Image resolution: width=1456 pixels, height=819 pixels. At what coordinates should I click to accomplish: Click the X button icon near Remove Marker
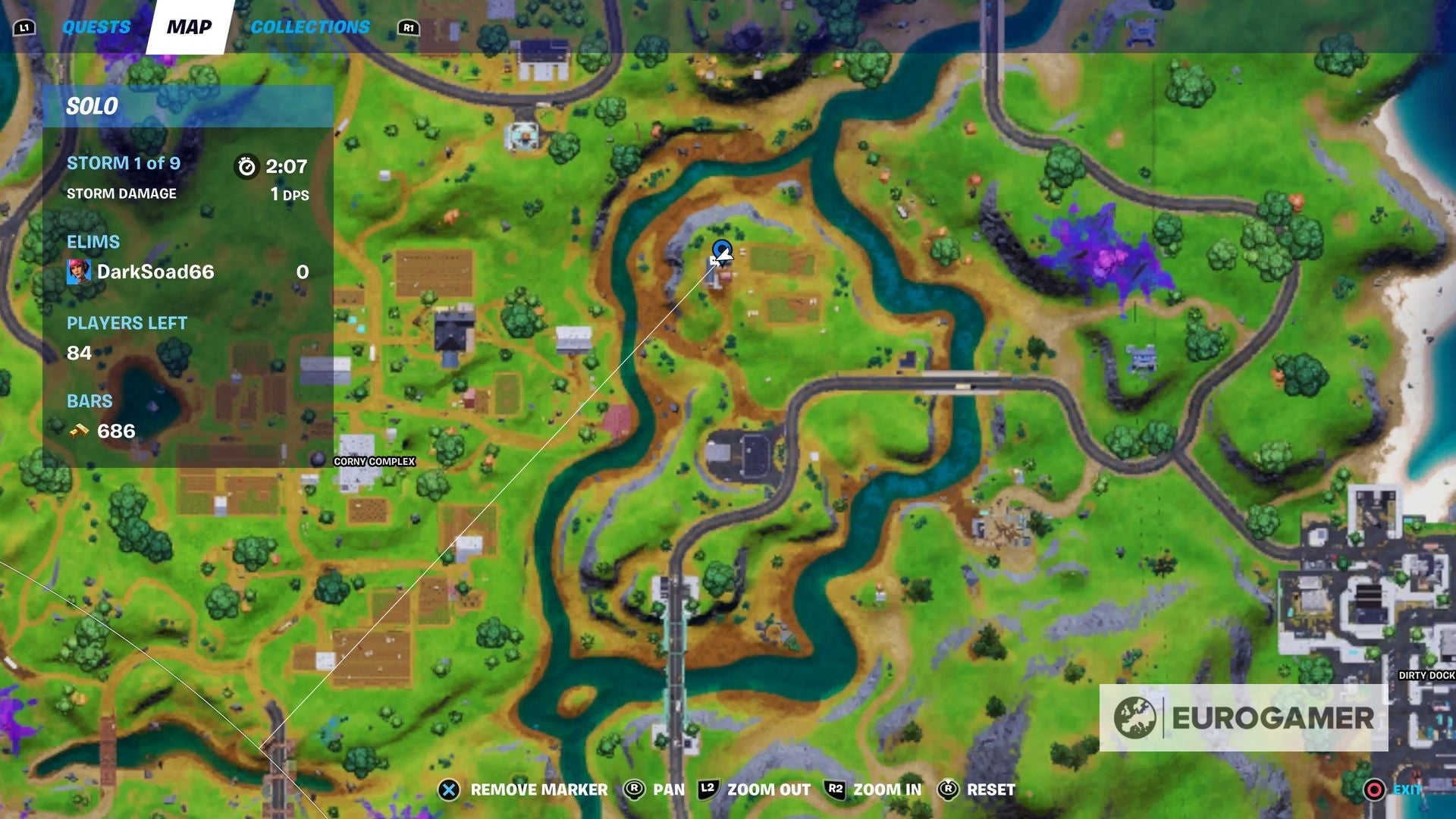(449, 789)
